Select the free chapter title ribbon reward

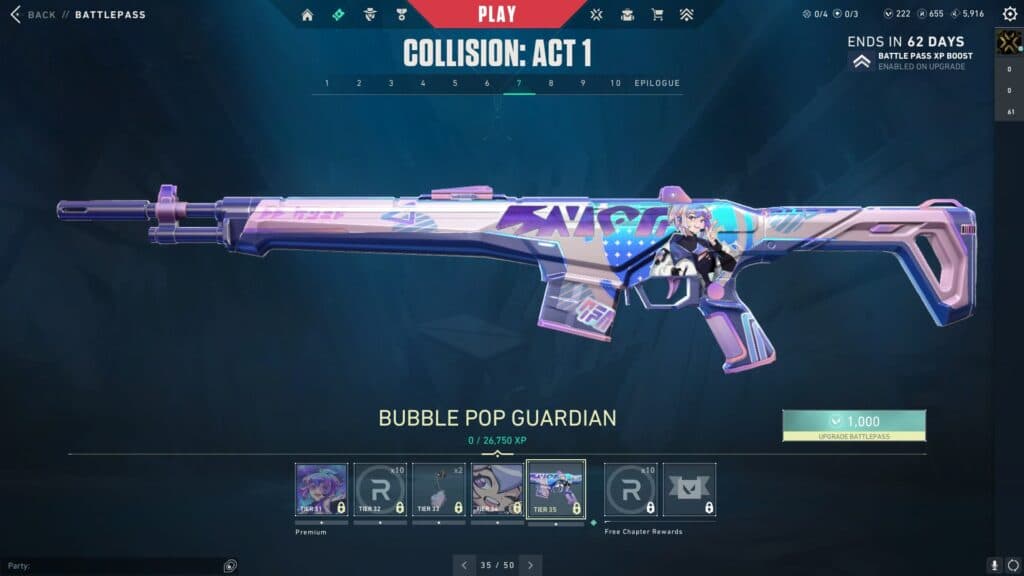point(689,489)
